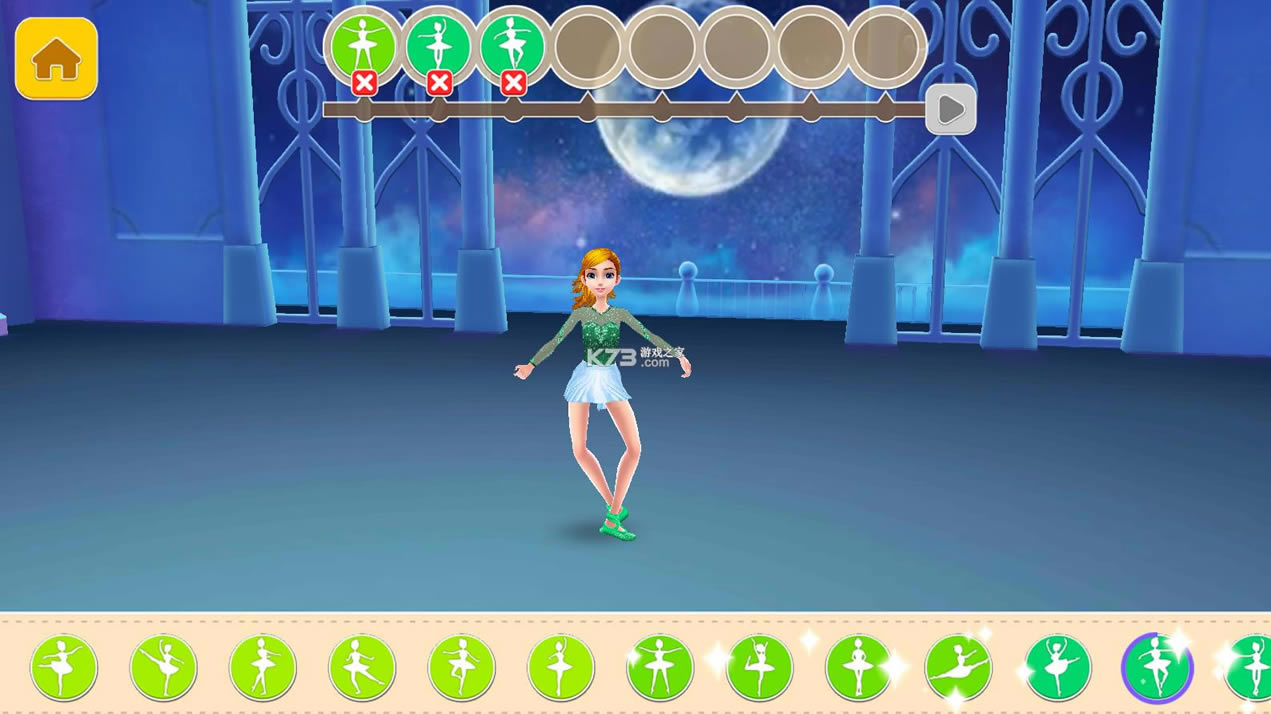This screenshot has height=714, width=1271.
Task: Pick the high back-leg arabesque pose
Action: click(x=163, y=667)
